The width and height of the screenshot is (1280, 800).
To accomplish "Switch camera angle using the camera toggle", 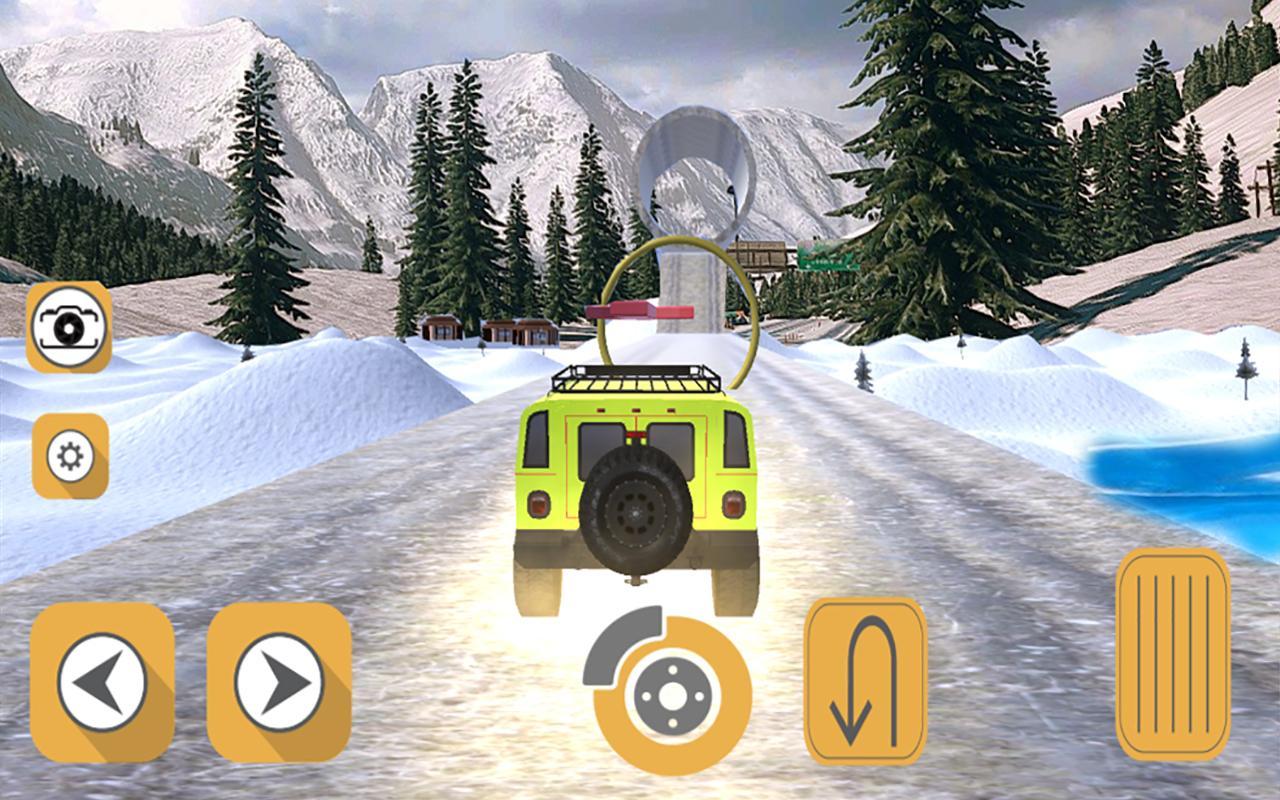I will [x=67, y=327].
